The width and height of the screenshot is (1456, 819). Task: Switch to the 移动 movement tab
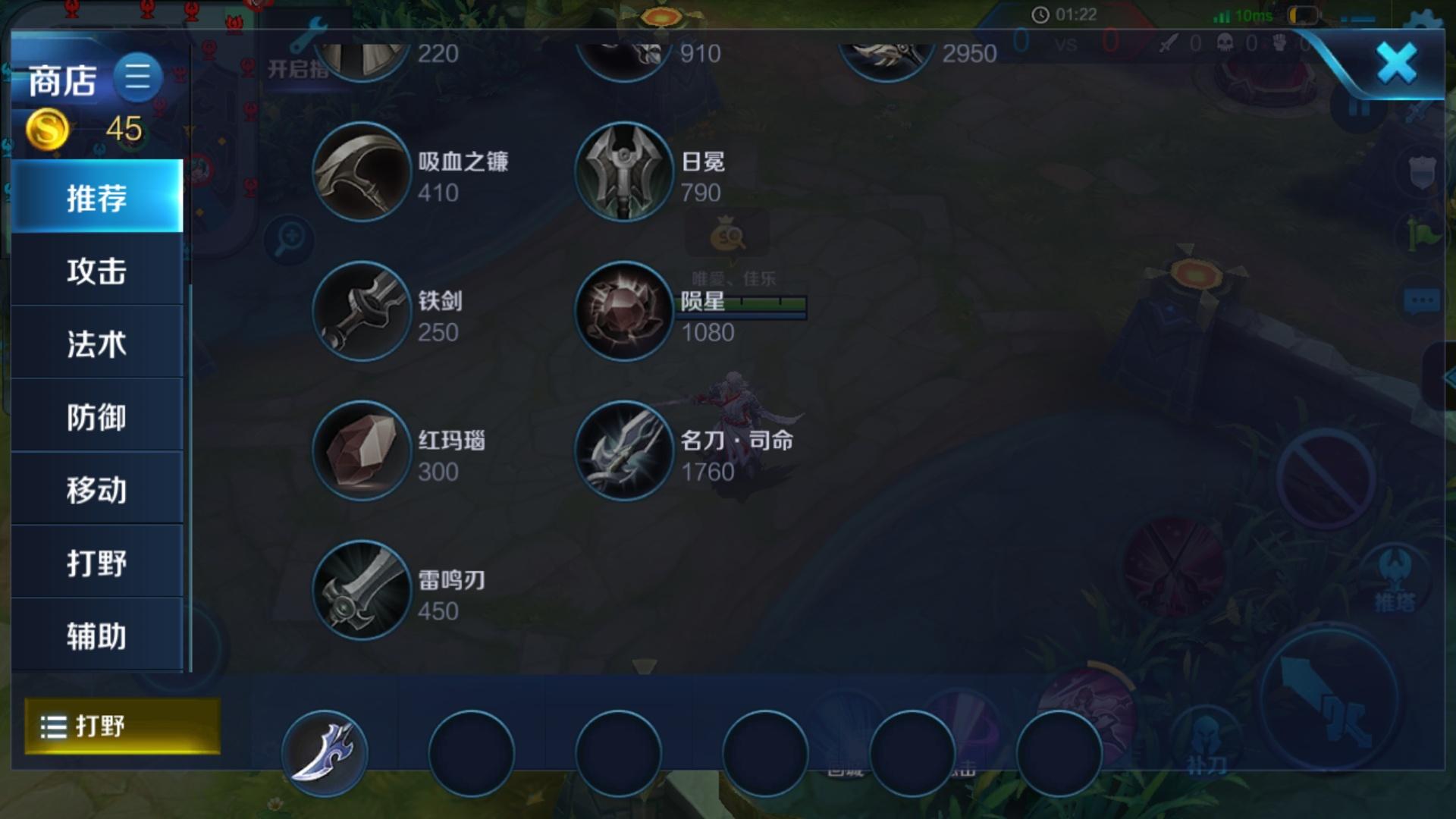(97, 489)
